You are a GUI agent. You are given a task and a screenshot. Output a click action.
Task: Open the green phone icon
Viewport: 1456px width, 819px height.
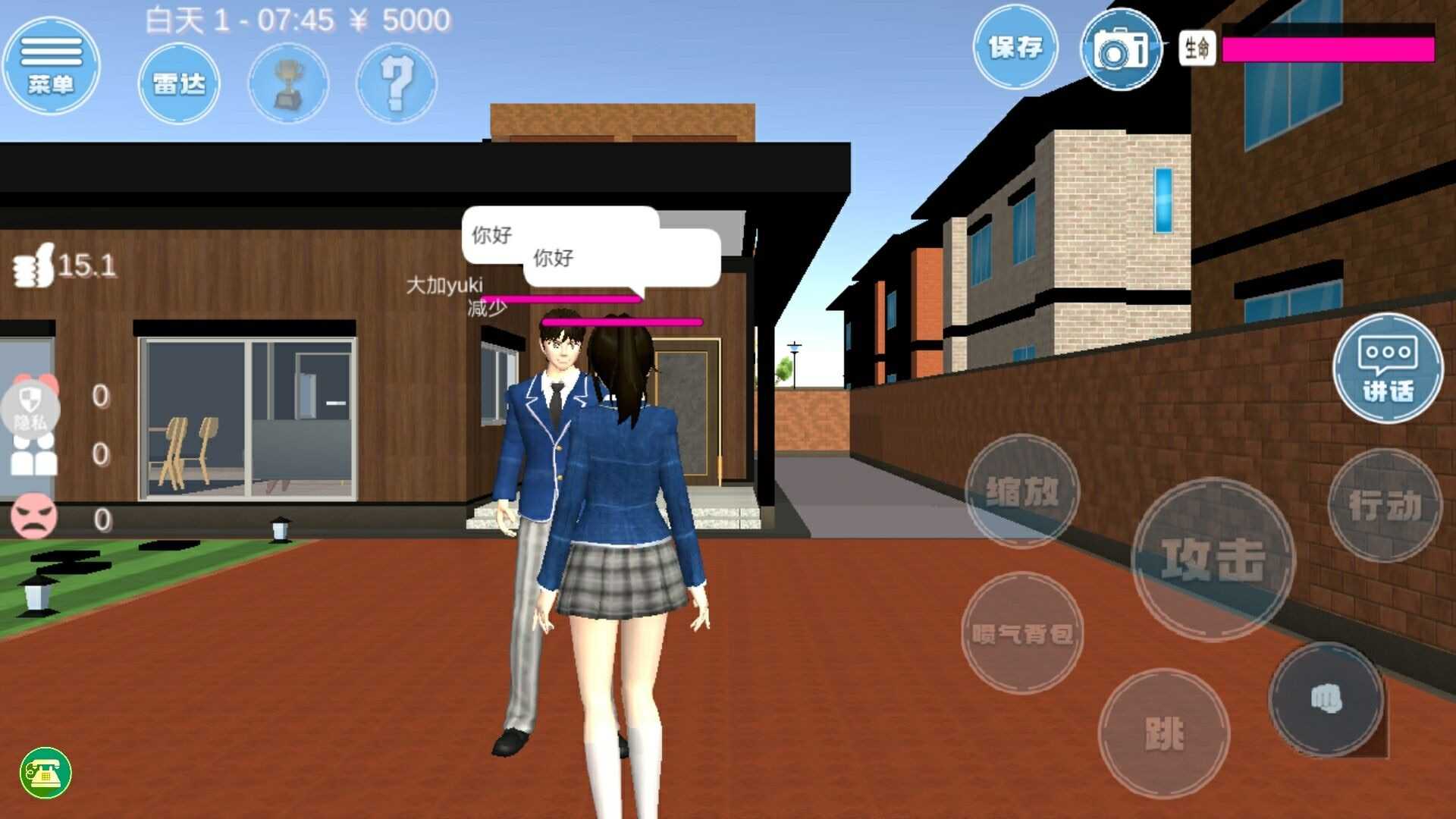click(47, 772)
